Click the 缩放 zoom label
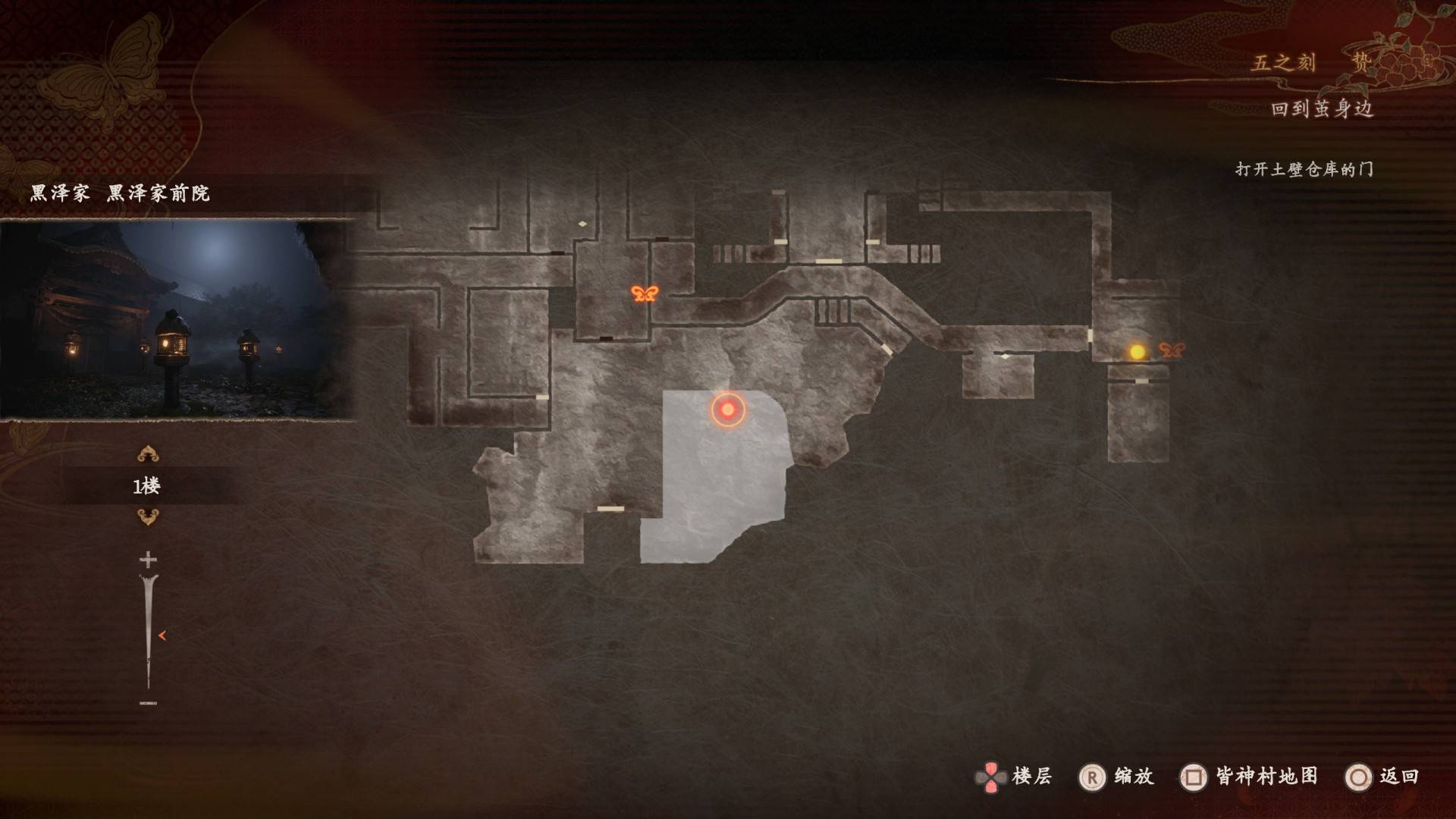1456x819 pixels. tap(1133, 777)
